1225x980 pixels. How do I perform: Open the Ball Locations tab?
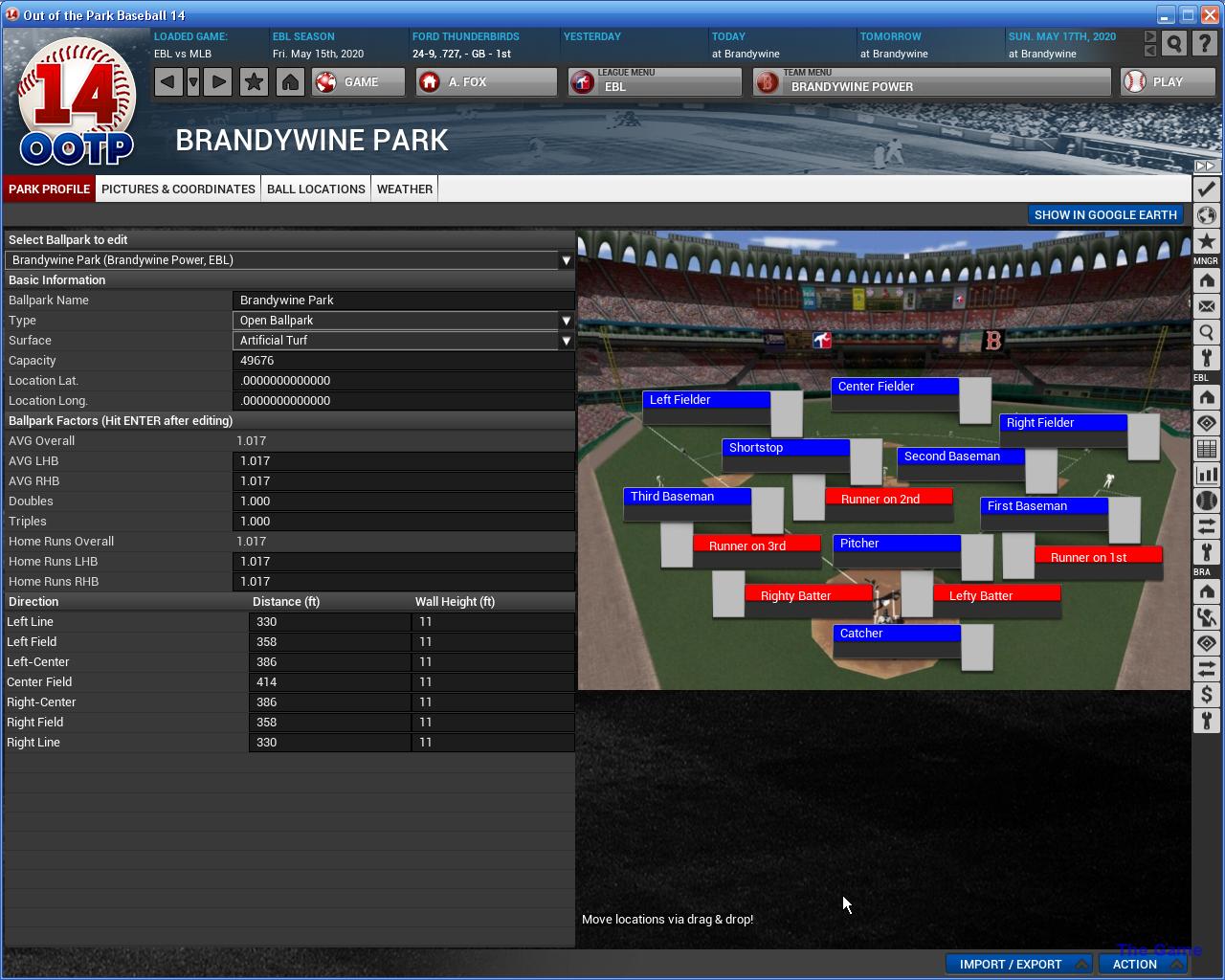click(316, 189)
